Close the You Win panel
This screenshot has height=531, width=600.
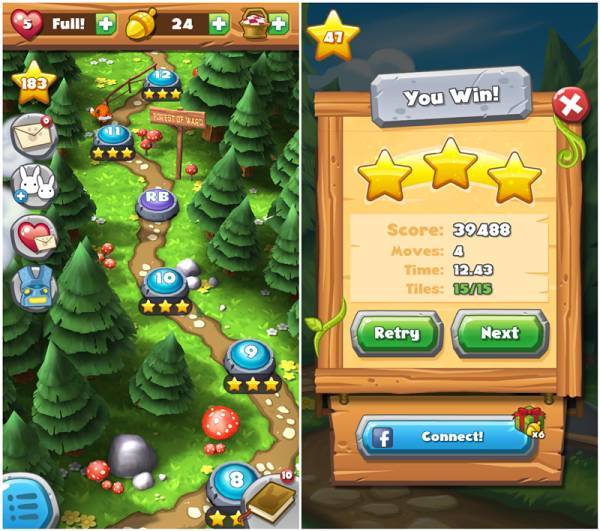[570, 104]
